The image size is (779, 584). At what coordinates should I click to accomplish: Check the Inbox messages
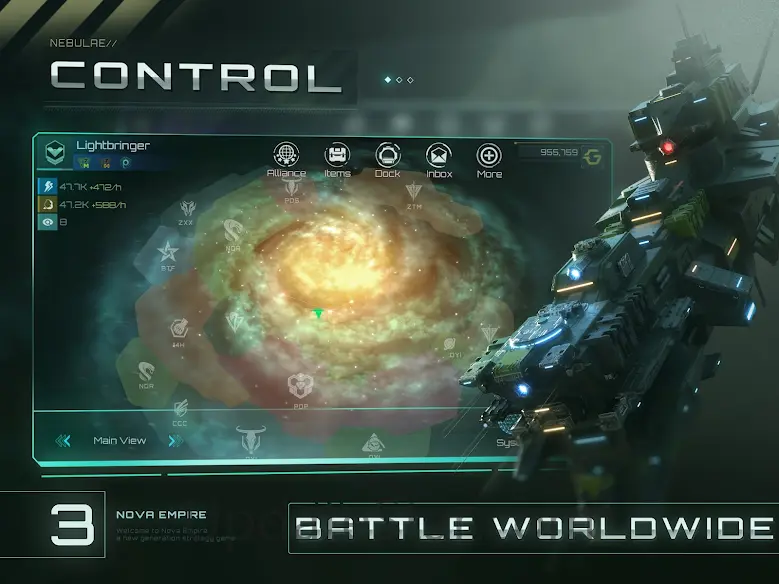(x=439, y=156)
